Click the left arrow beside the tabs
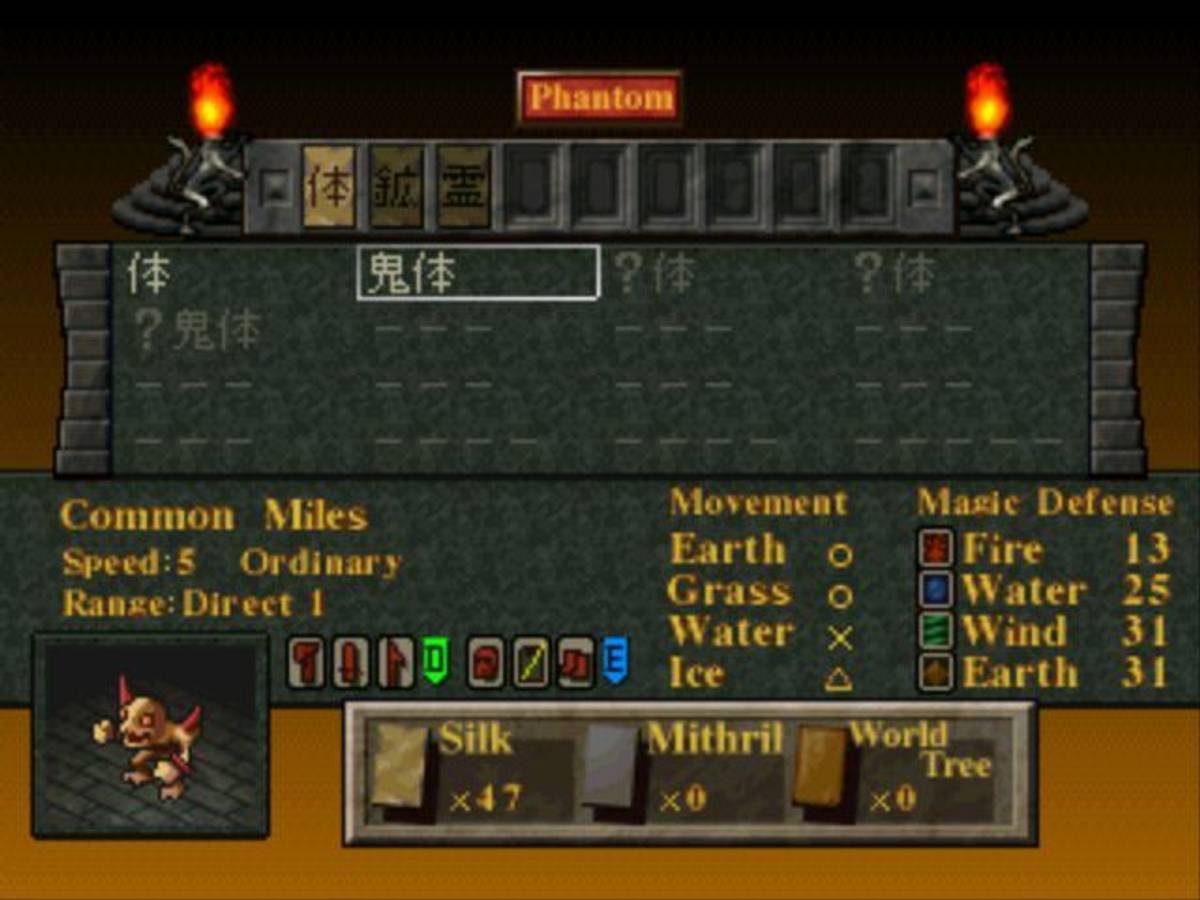 coord(271,186)
